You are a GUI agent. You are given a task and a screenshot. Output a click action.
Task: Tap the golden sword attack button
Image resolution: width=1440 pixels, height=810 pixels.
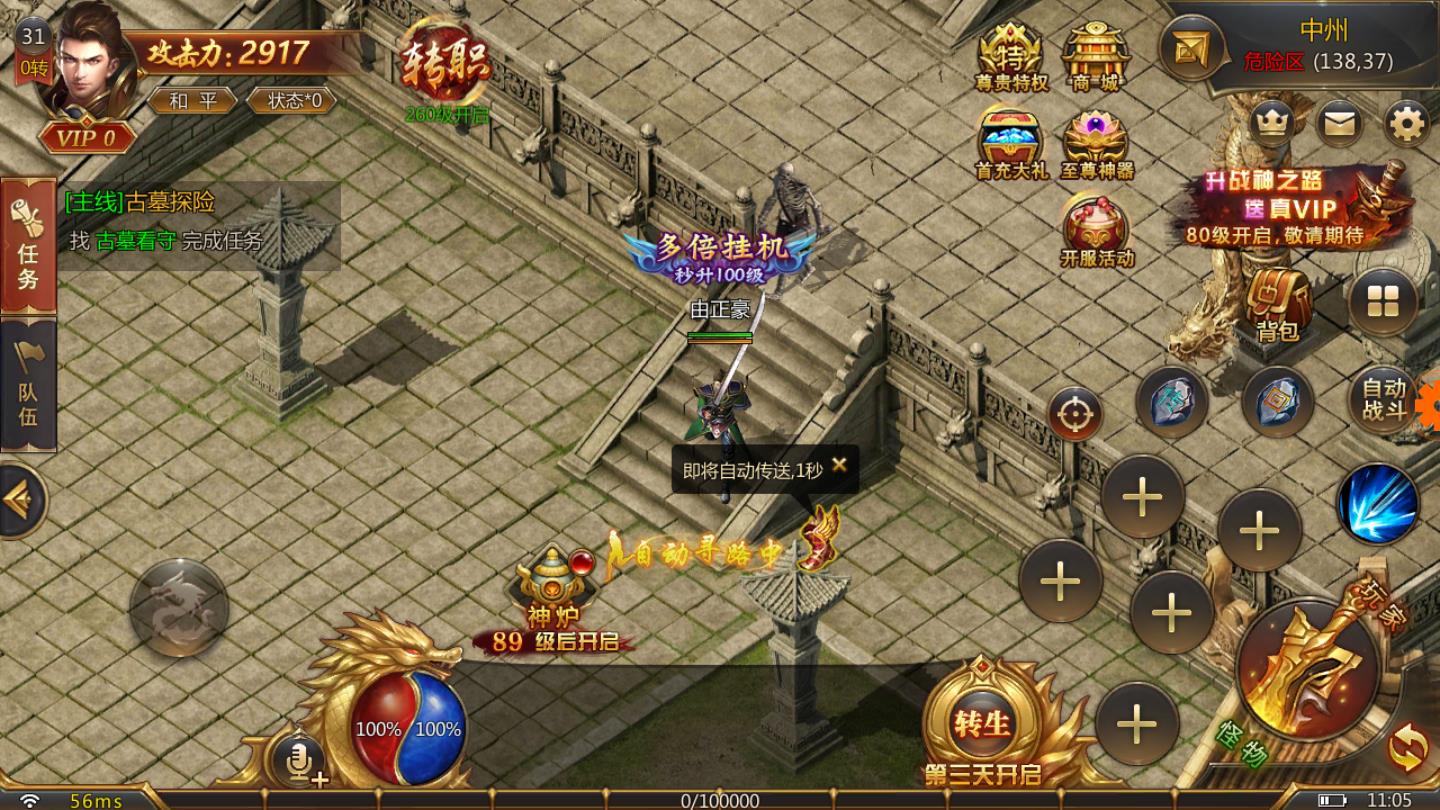(1307, 668)
